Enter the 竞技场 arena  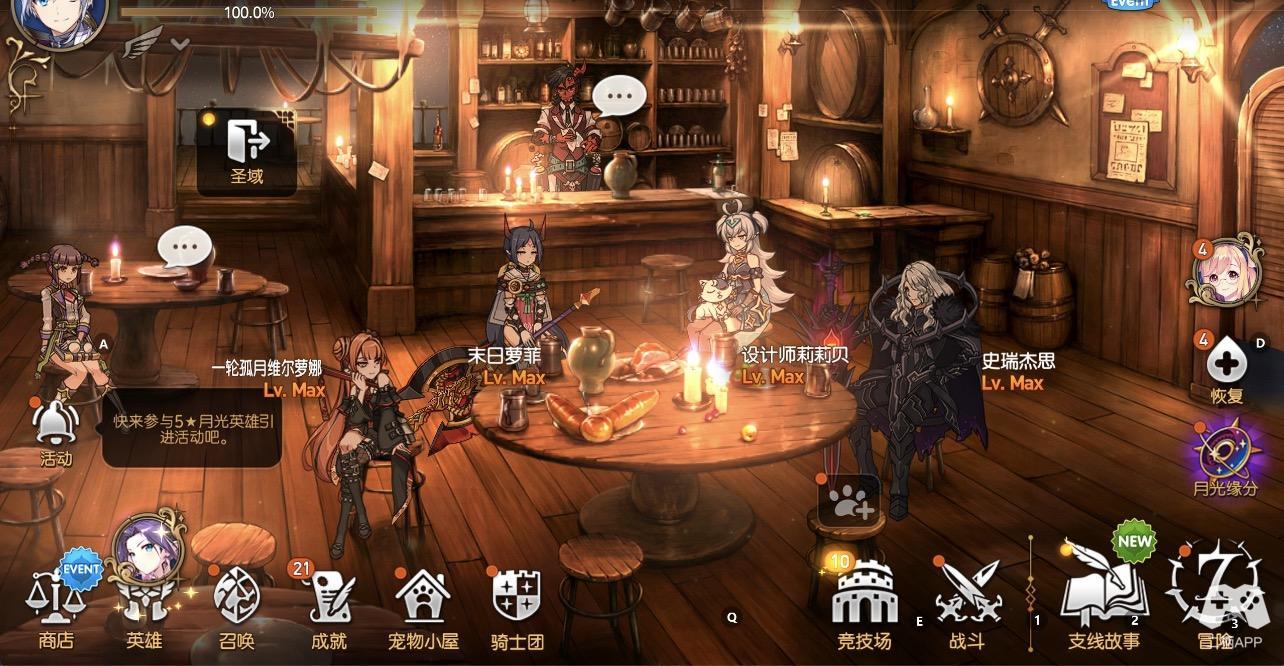[x=864, y=606]
